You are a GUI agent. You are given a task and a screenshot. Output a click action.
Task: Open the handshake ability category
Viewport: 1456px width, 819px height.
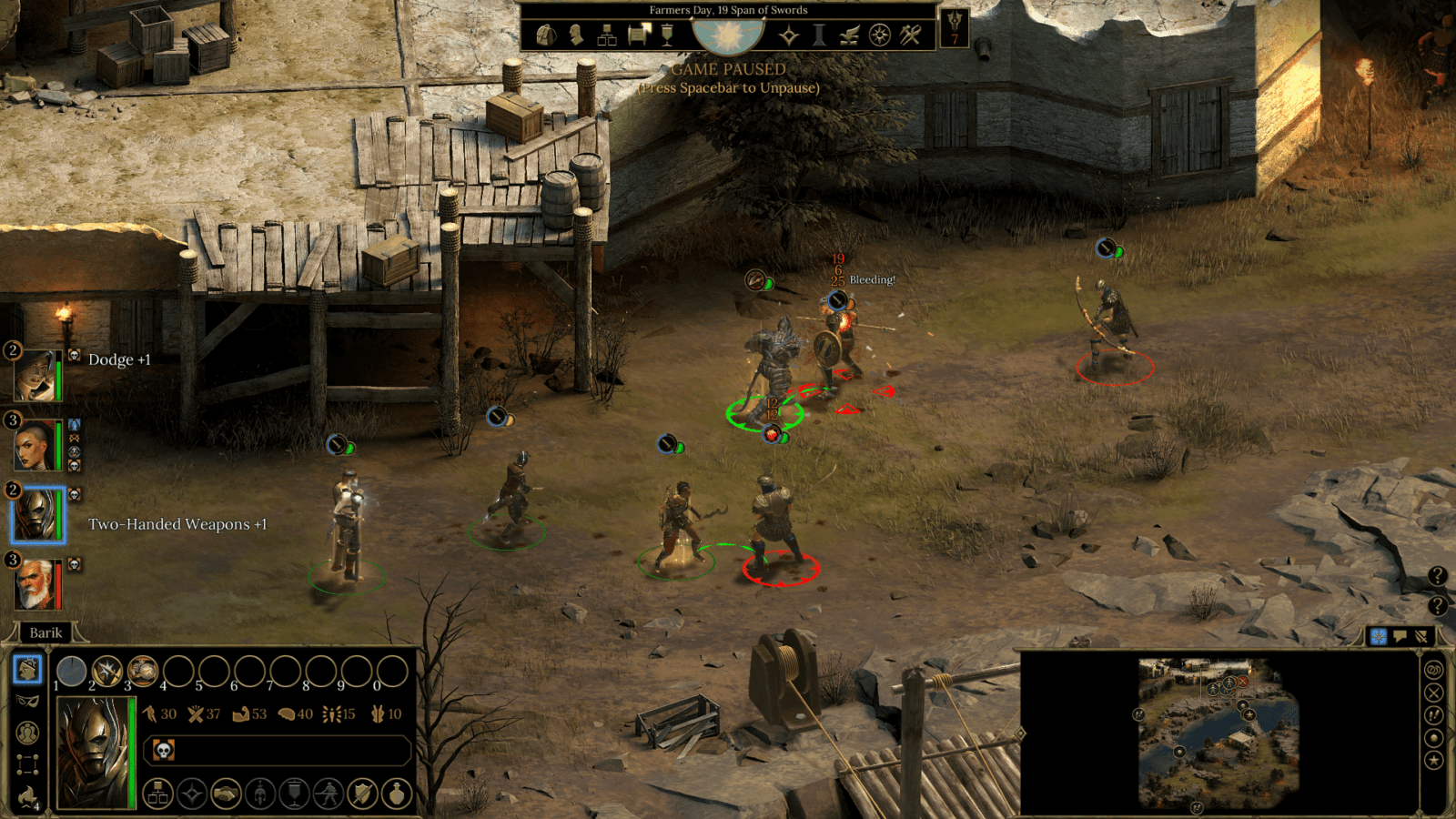point(226,794)
